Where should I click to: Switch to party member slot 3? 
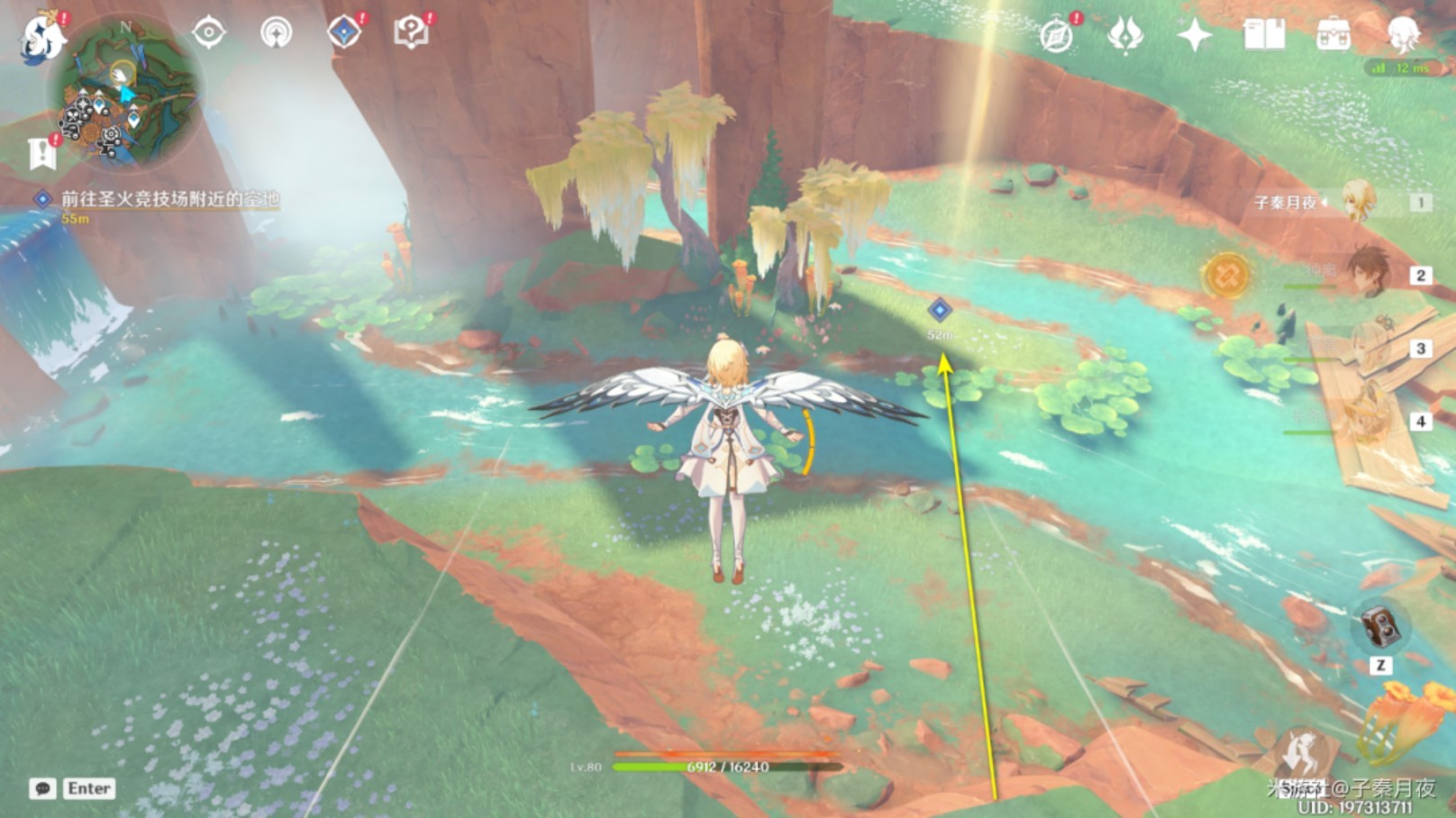pos(1368,348)
